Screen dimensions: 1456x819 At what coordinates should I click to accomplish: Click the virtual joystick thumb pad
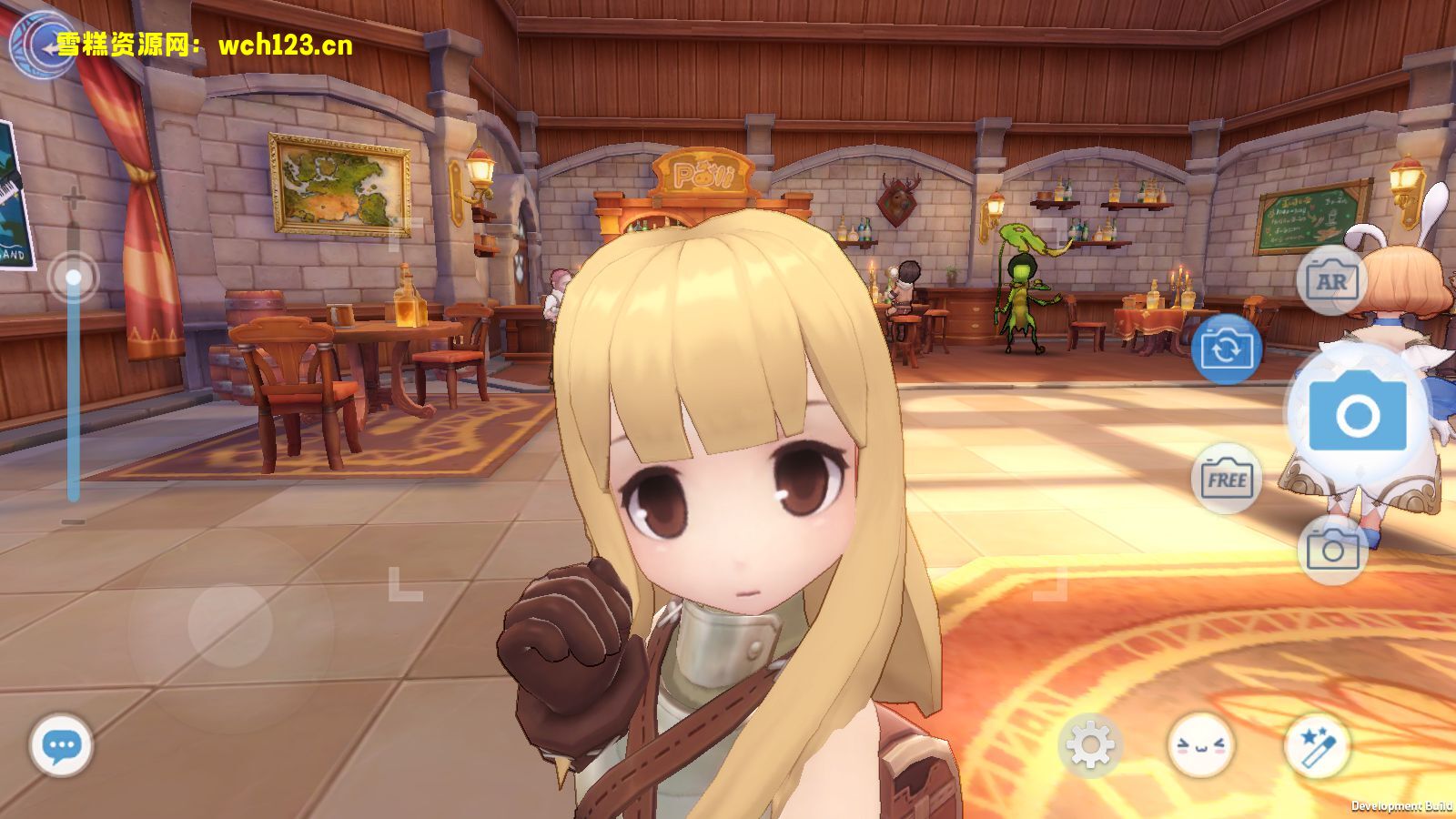click(x=230, y=624)
